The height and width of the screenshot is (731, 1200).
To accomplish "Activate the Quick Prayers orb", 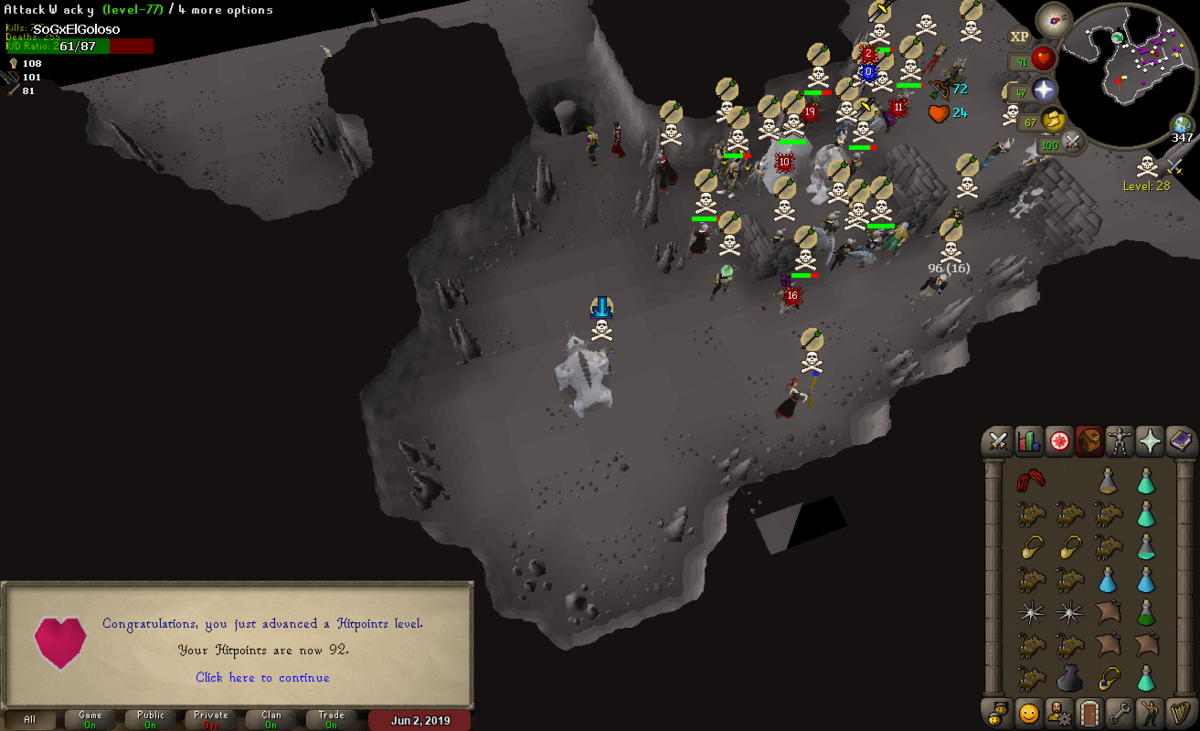I will click(1044, 91).
